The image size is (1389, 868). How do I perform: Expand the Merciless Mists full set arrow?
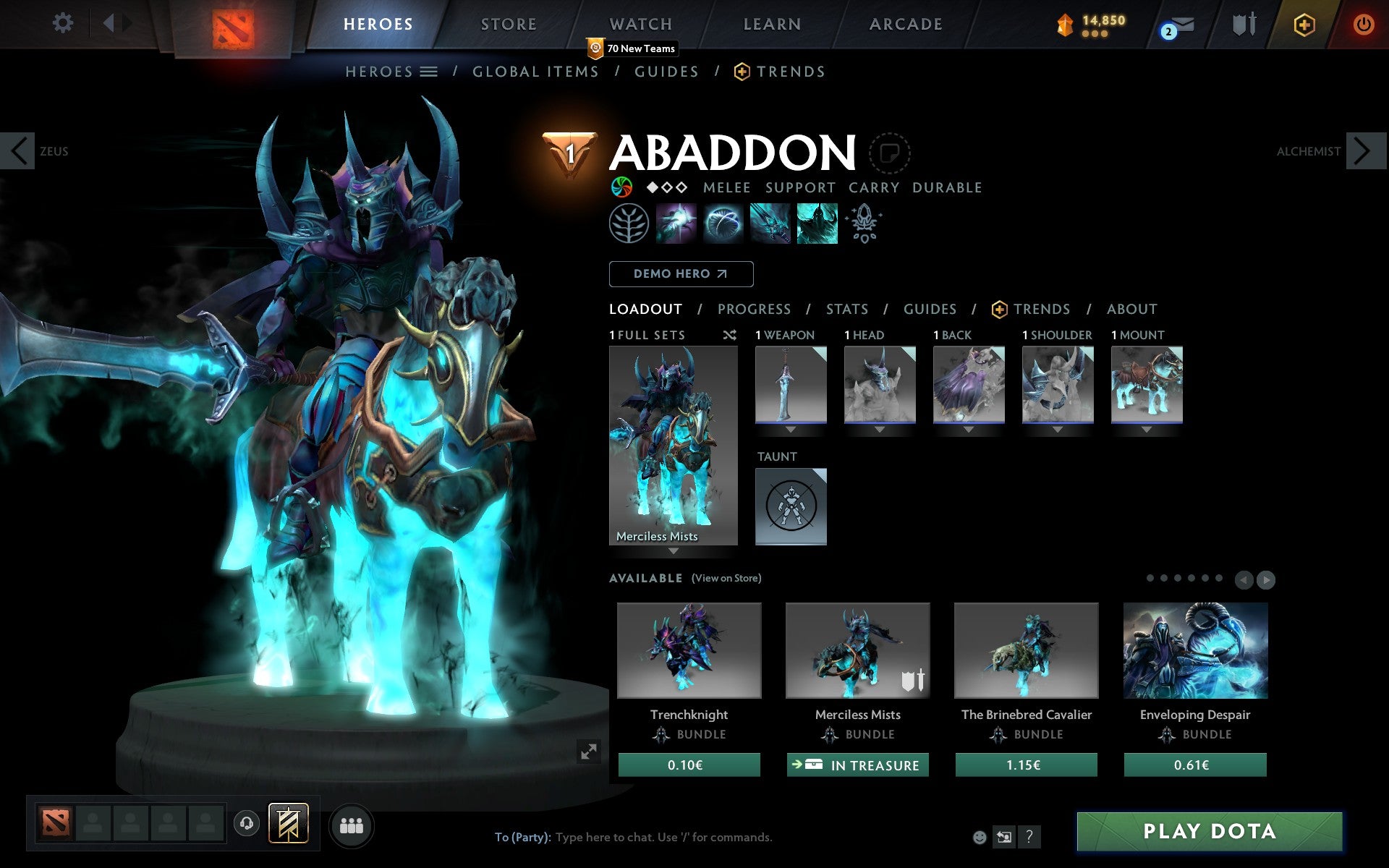pos(674,551)
